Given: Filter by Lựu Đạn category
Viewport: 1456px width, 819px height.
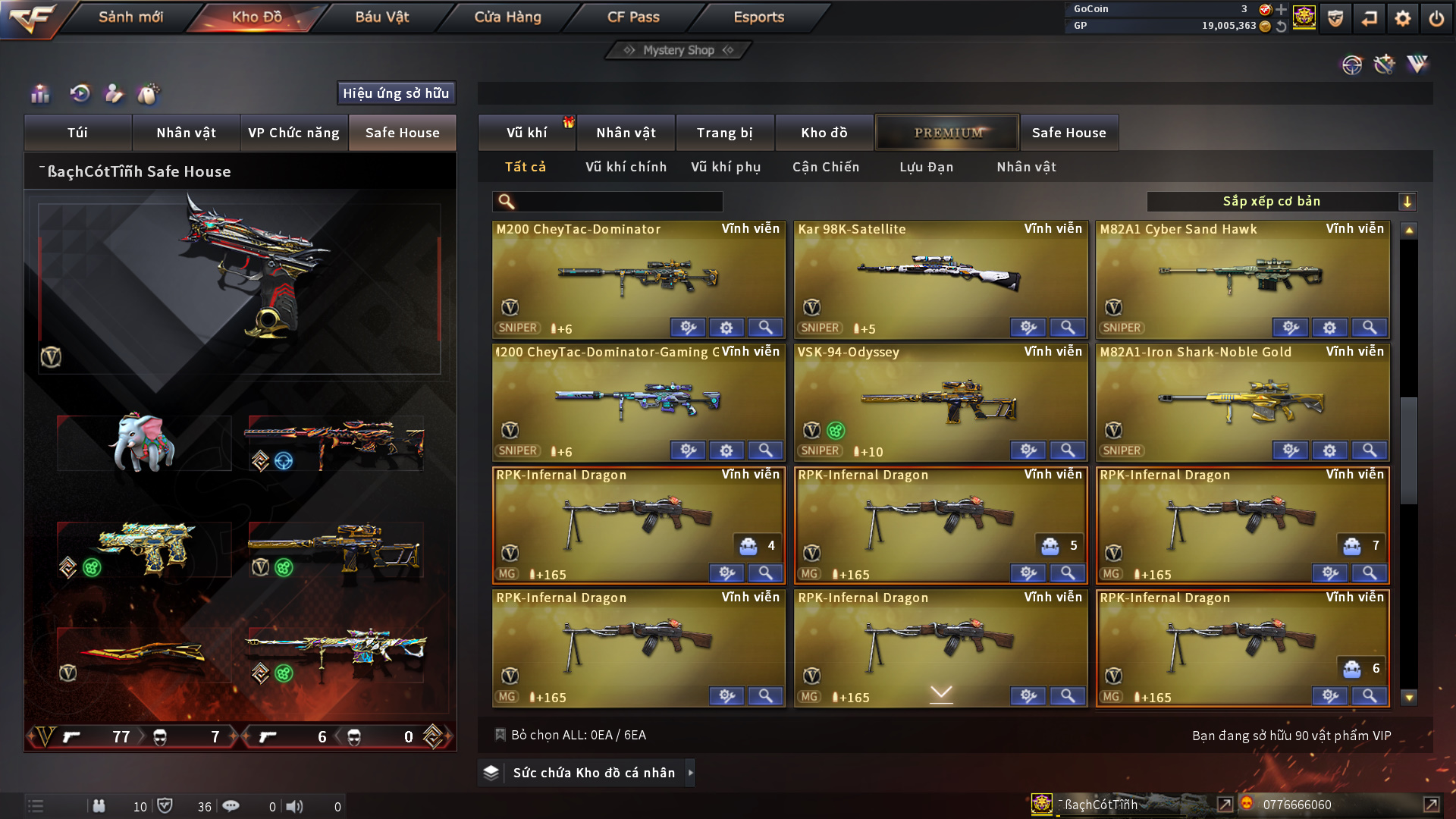Looking at the screenshot, I should tap(926, 167).
